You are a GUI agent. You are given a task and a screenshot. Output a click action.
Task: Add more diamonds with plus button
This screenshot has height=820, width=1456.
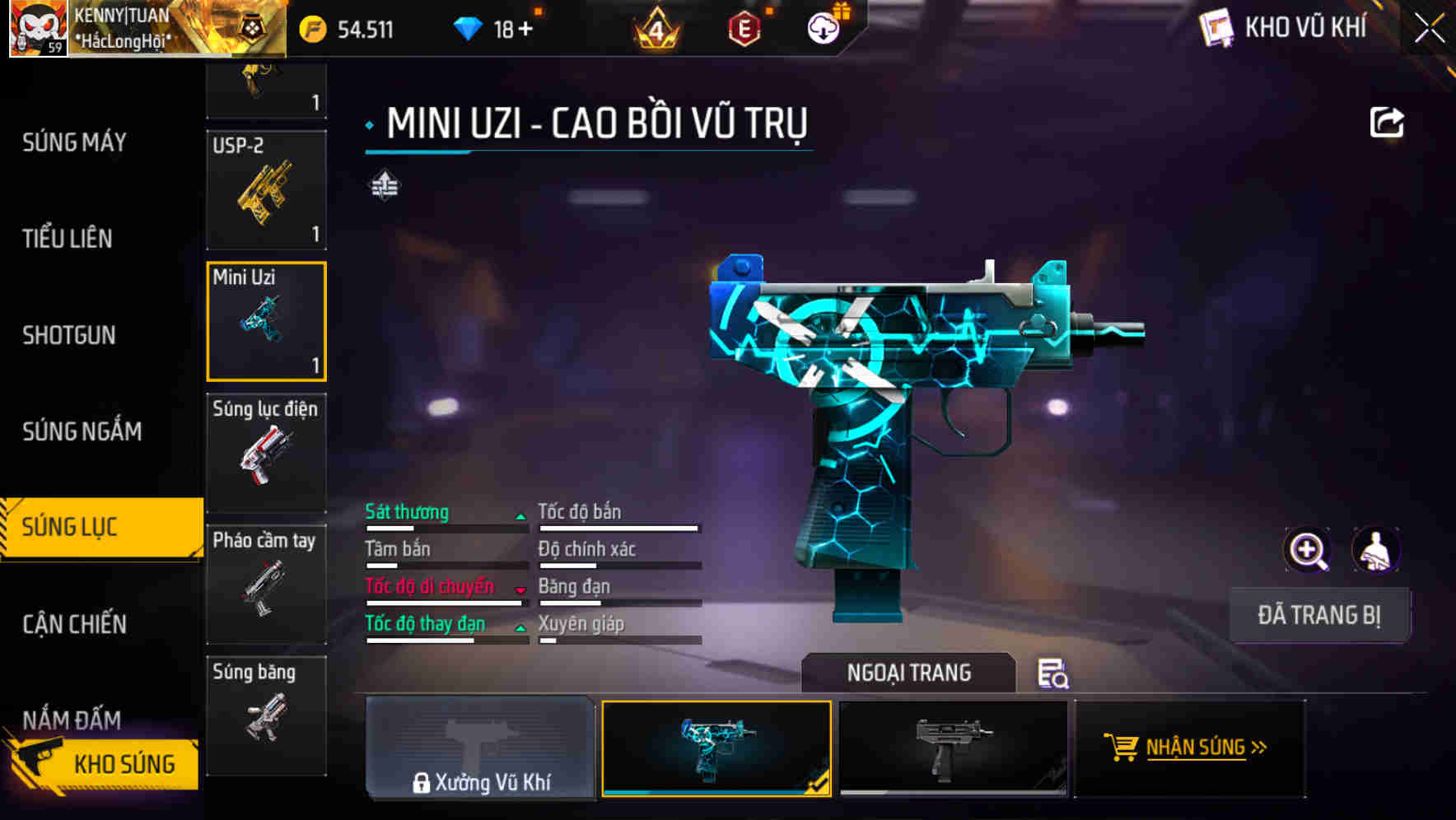(x=525, y=30)
